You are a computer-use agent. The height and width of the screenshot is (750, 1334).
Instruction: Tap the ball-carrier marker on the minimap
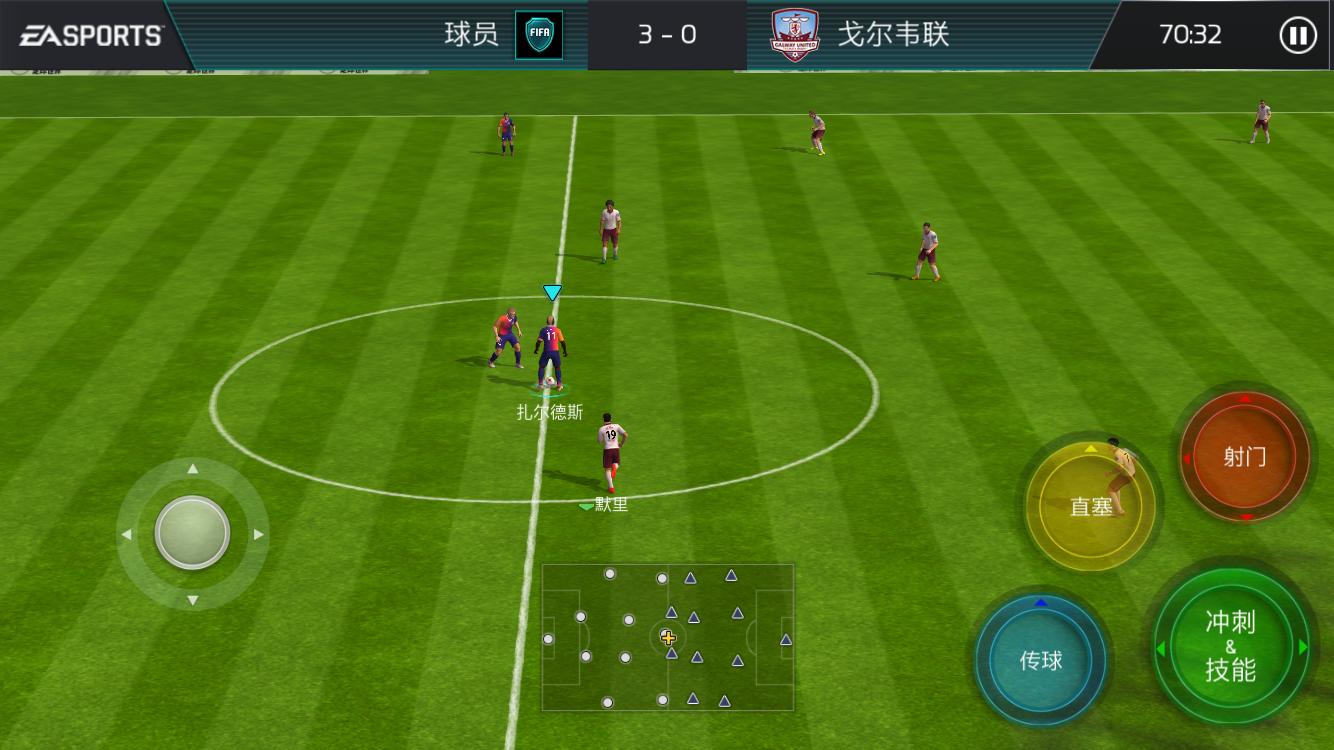(x=668, y=637)
